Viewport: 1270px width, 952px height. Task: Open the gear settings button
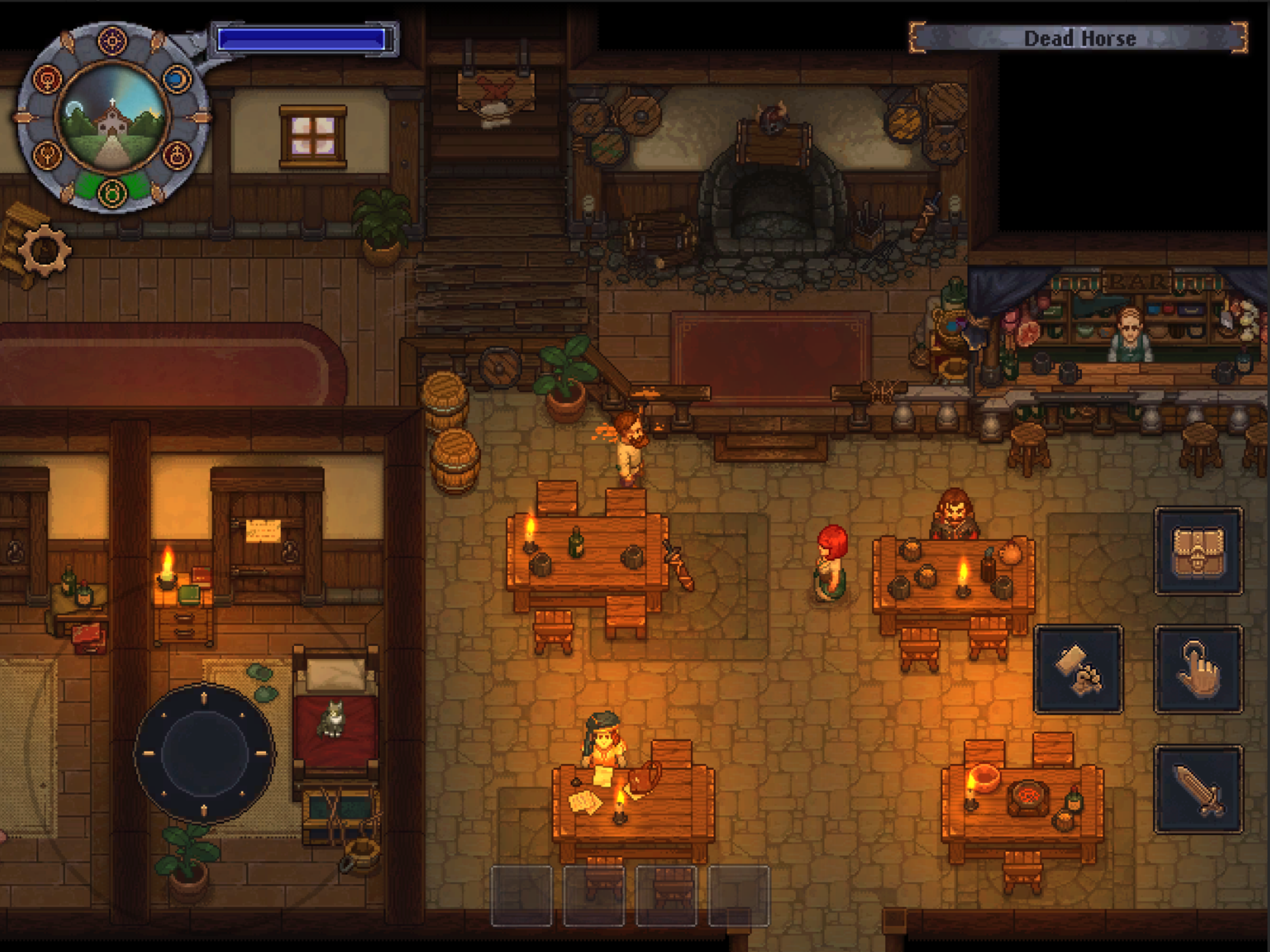click(45, 251)
